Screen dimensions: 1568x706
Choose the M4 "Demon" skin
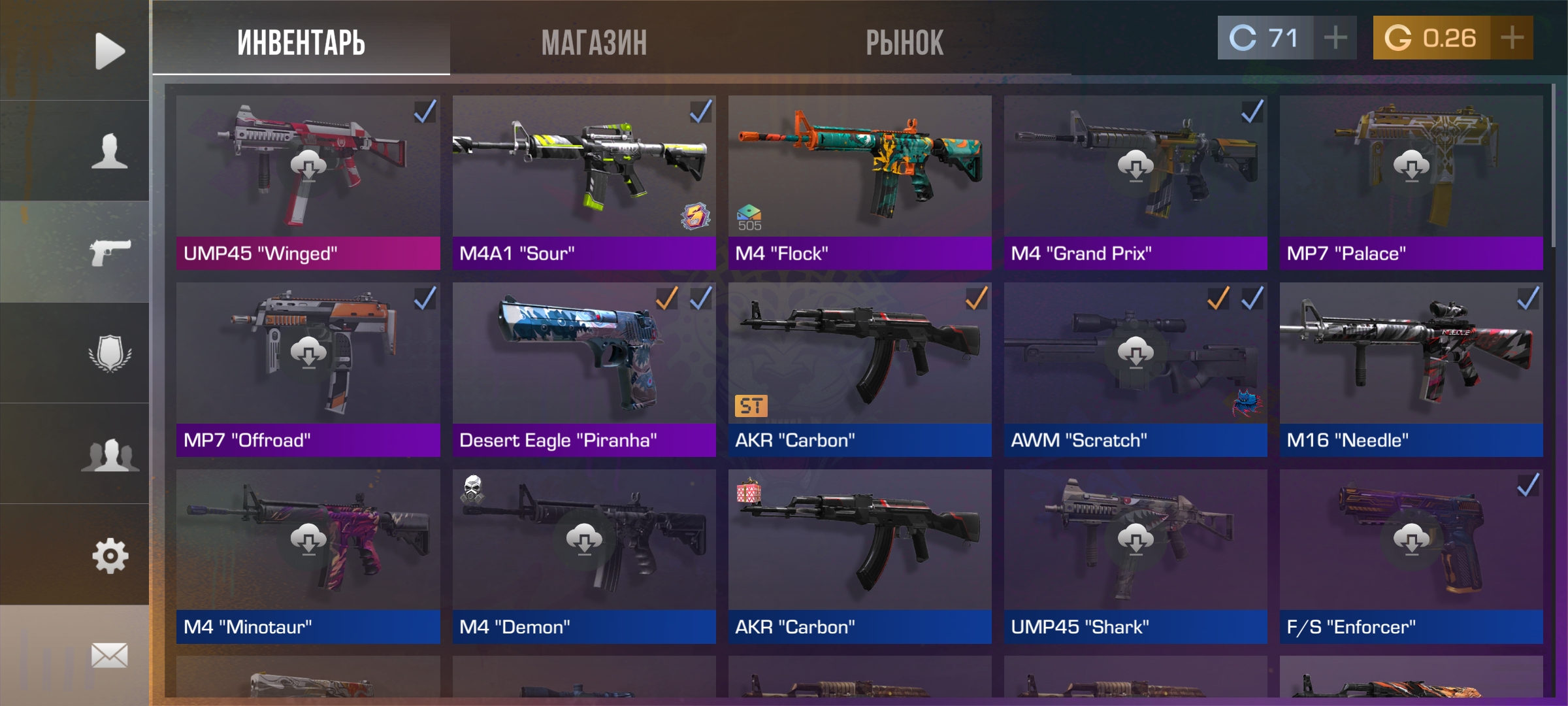584,556
